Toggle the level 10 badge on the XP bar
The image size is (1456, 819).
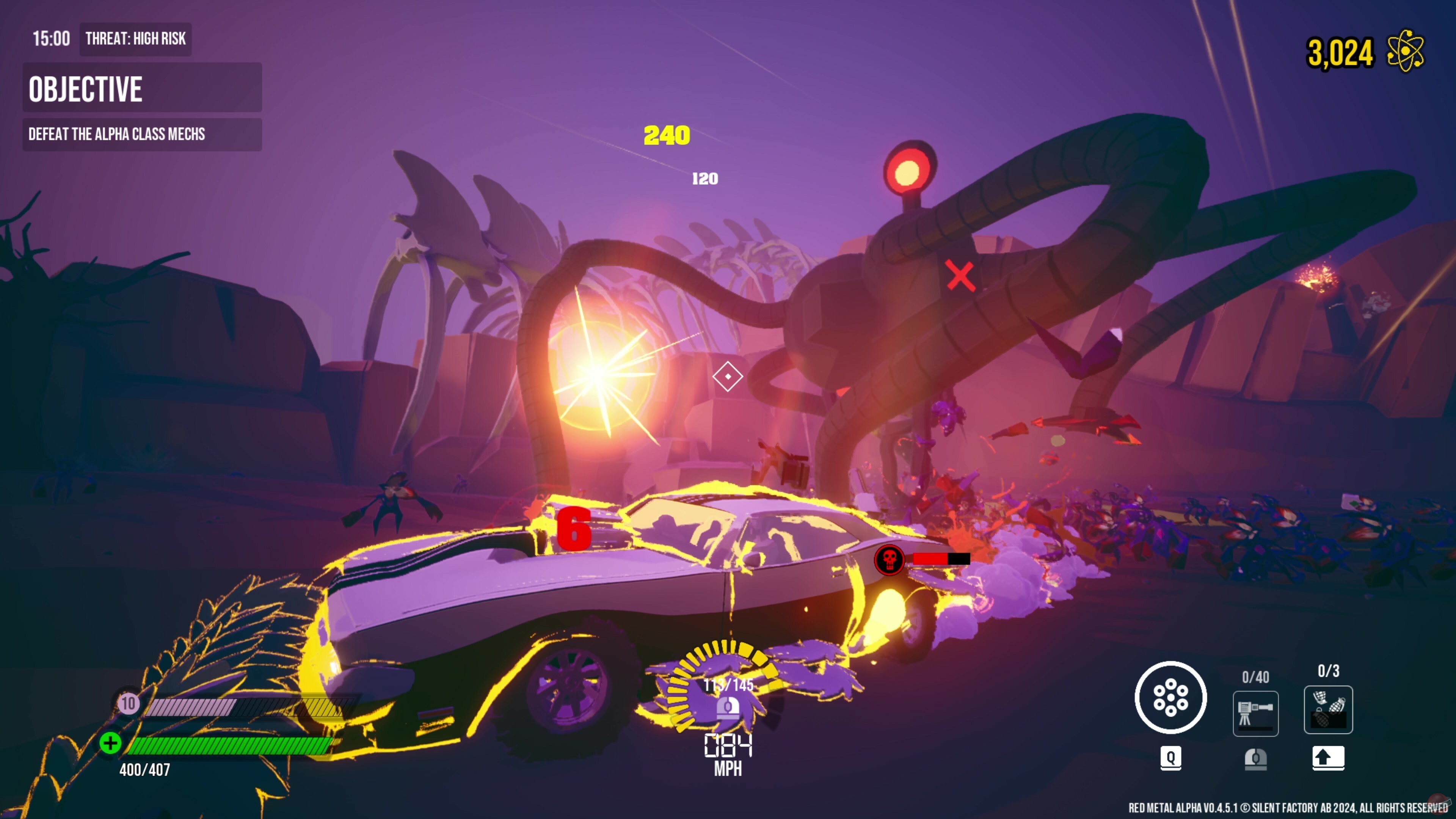[x=128, y=704]
